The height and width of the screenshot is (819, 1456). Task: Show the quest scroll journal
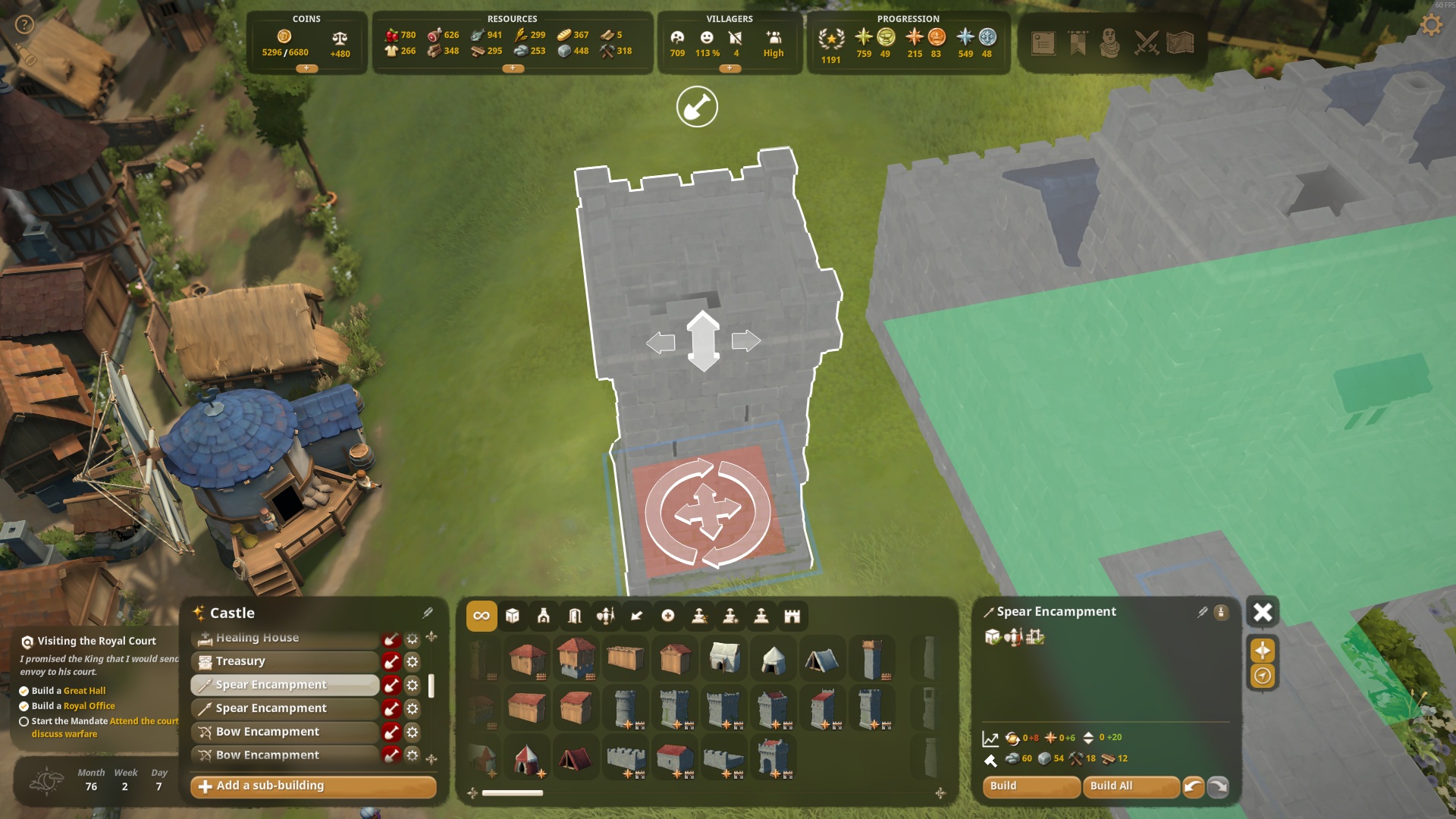coord(1043,43)
